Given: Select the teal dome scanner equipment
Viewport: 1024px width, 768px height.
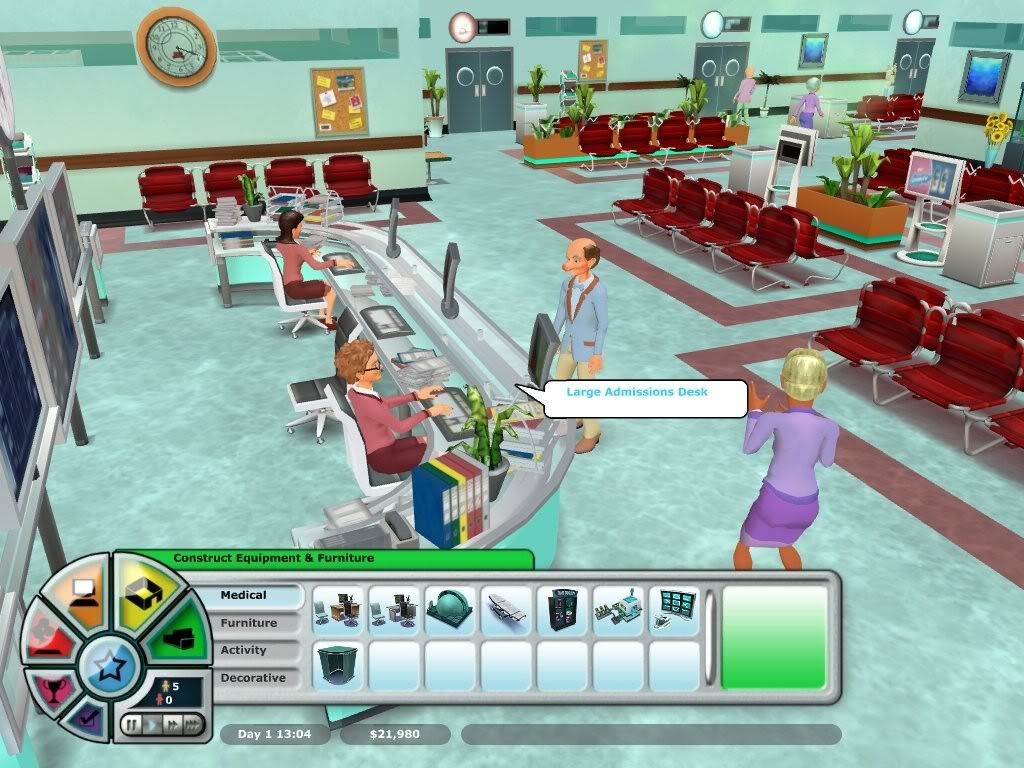Looking at the screenshot, I should (x=450, y=611).
